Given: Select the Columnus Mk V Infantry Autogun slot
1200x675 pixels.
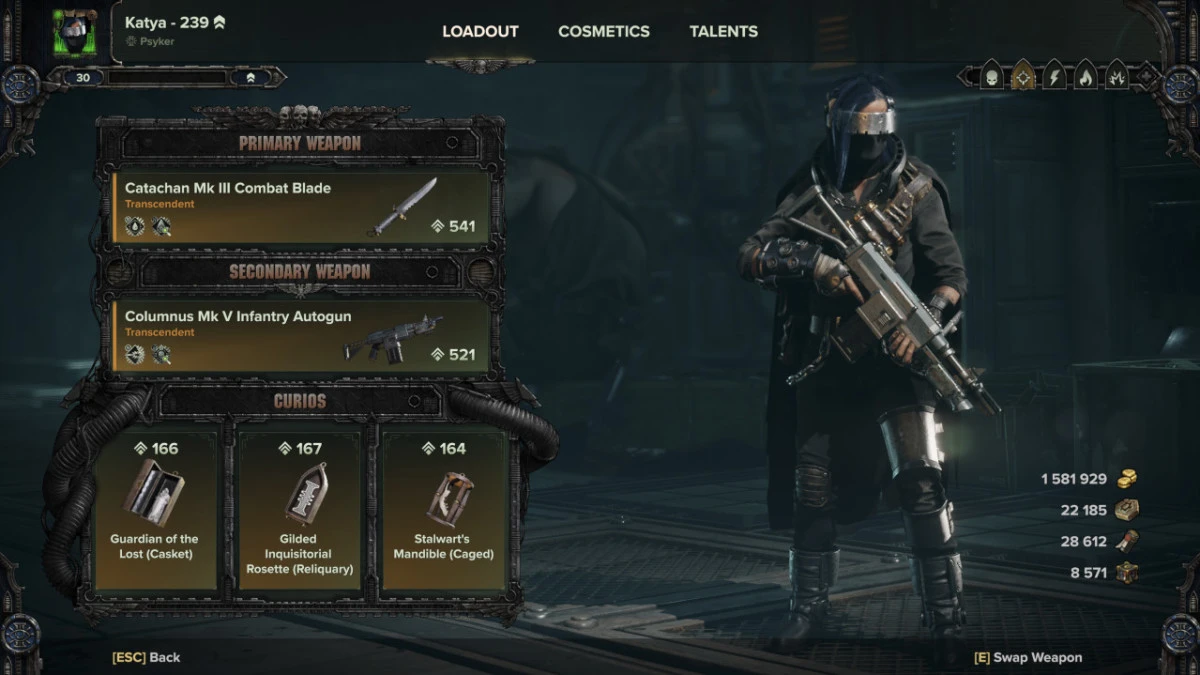Looking at the screenshot, I should (x=301, y=336).
